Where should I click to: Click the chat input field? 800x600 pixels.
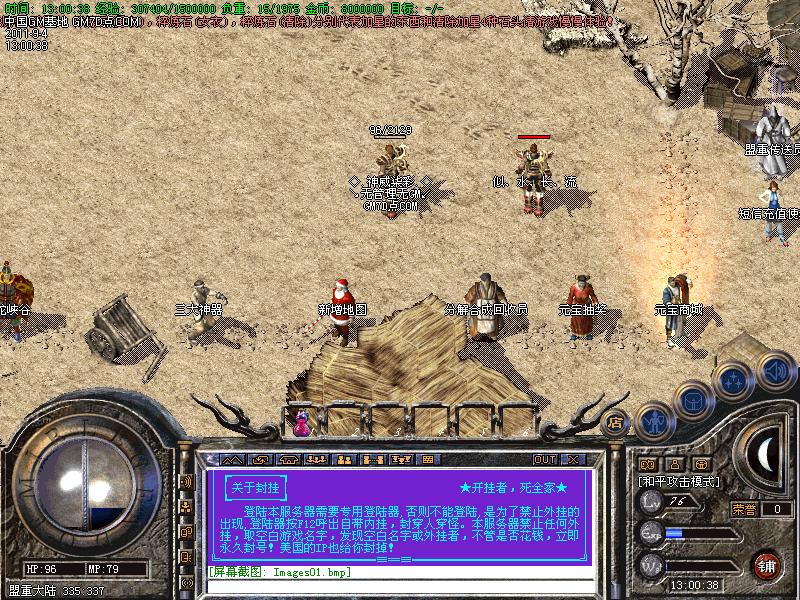click(x=400, y=572)
